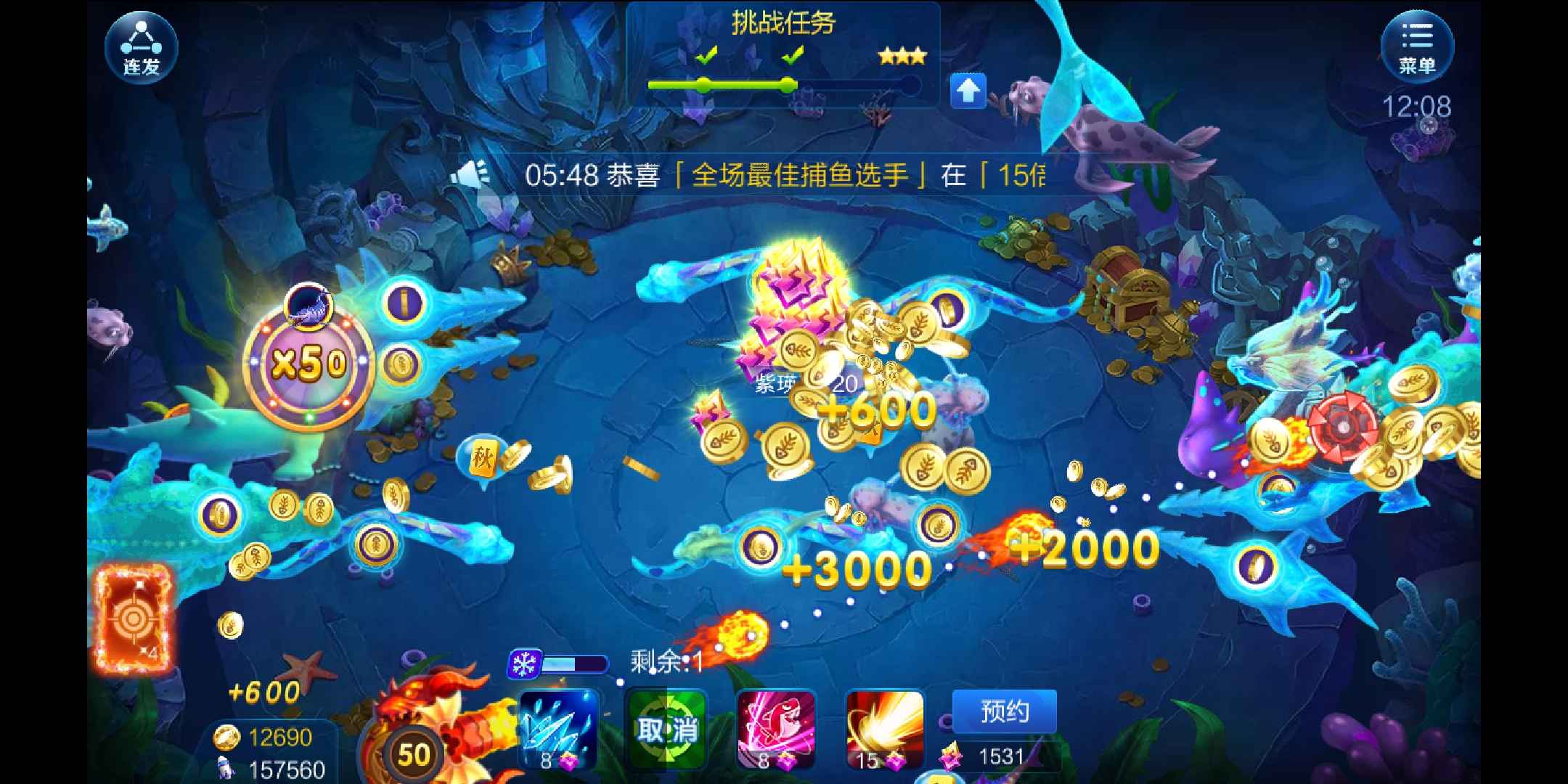Open the 连发 auto-fire control
1568x784 pixels.
coord(140,46)
